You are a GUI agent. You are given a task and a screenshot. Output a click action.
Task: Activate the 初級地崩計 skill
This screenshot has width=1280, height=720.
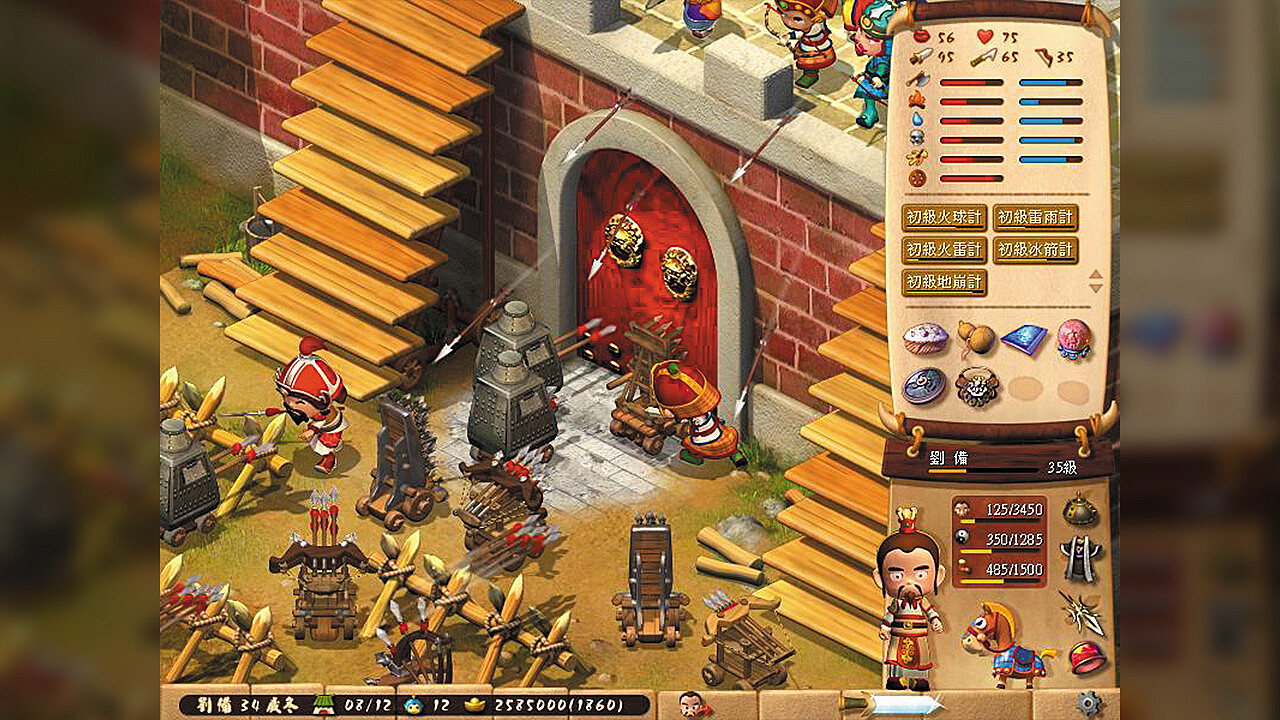(x=944, y=283)
